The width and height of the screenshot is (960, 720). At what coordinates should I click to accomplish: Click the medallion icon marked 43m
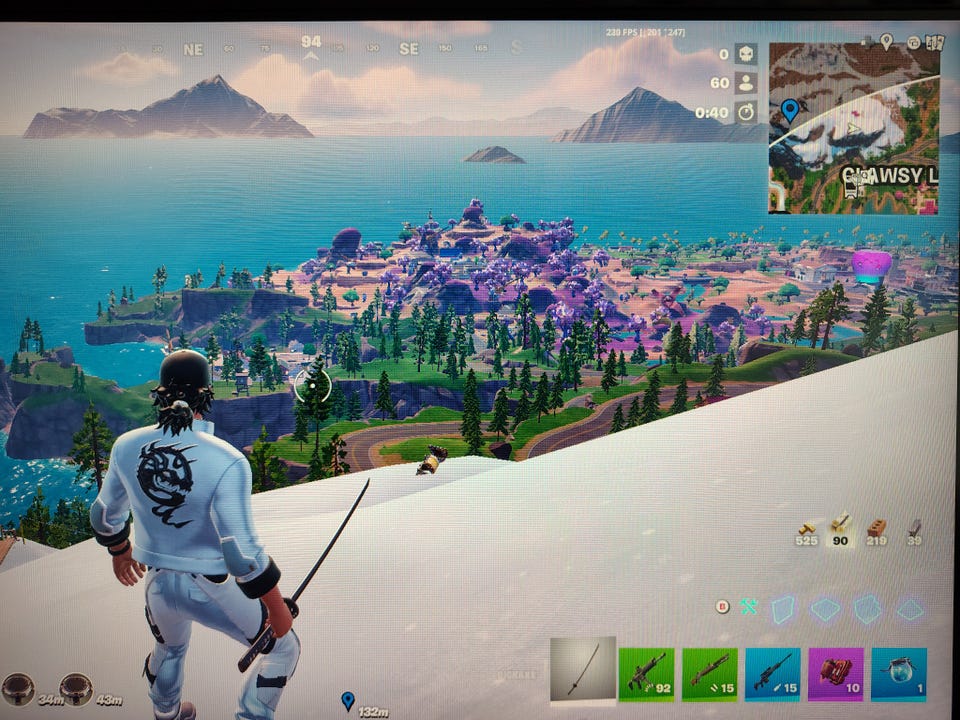click(76, 688)
